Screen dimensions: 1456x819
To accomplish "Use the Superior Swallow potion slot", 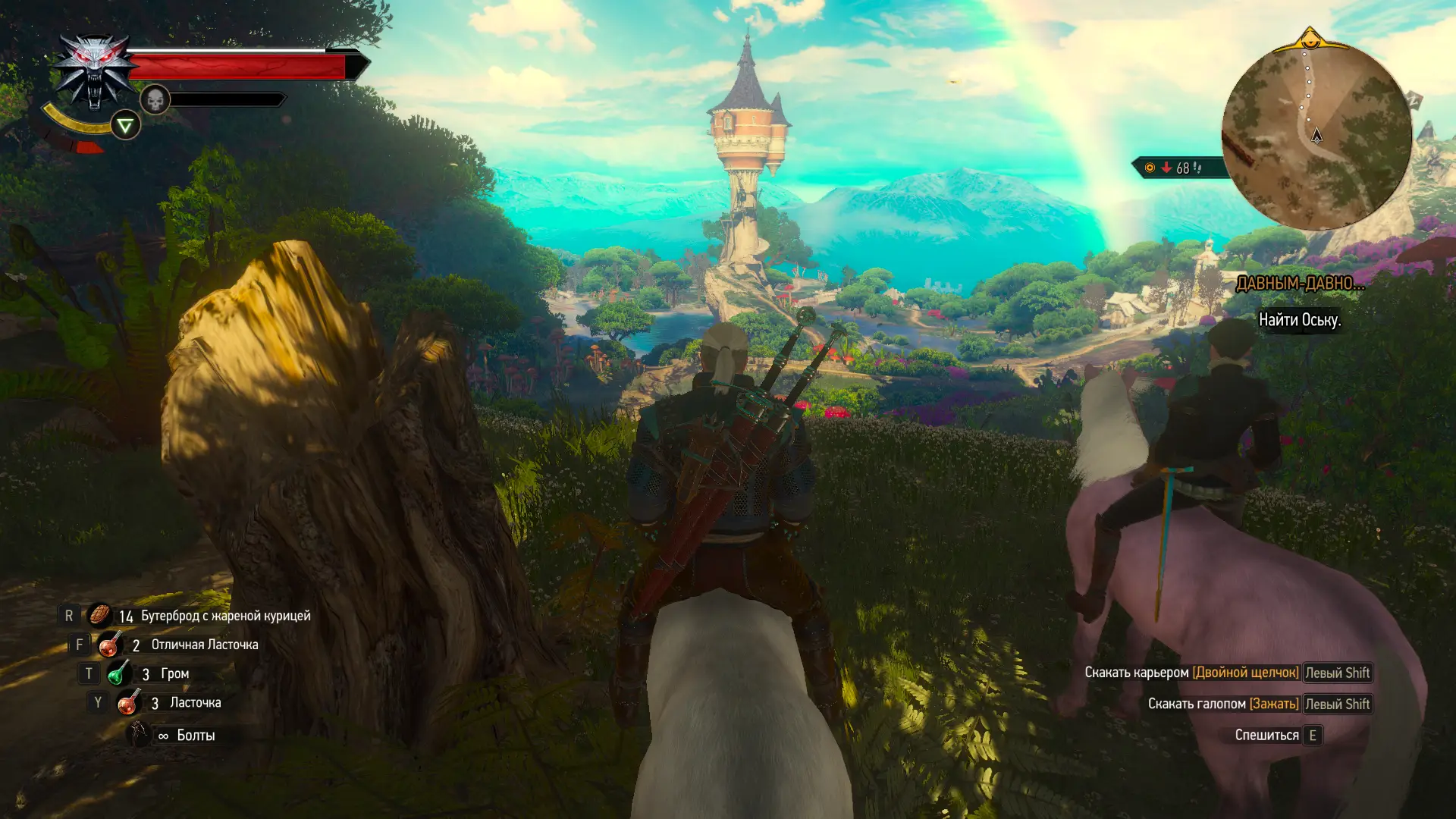I will point(110,645).
